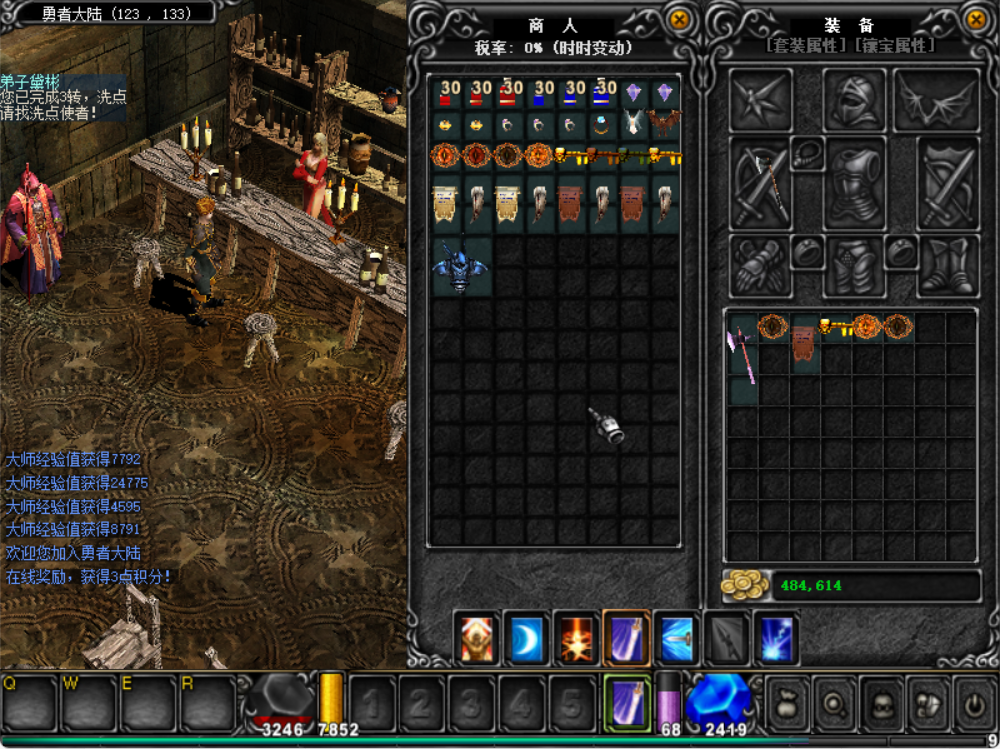The height and width of the screenshot is (749, 1000).
Task: Close the merchant (商人) shop window
Action: coord(680,19)
